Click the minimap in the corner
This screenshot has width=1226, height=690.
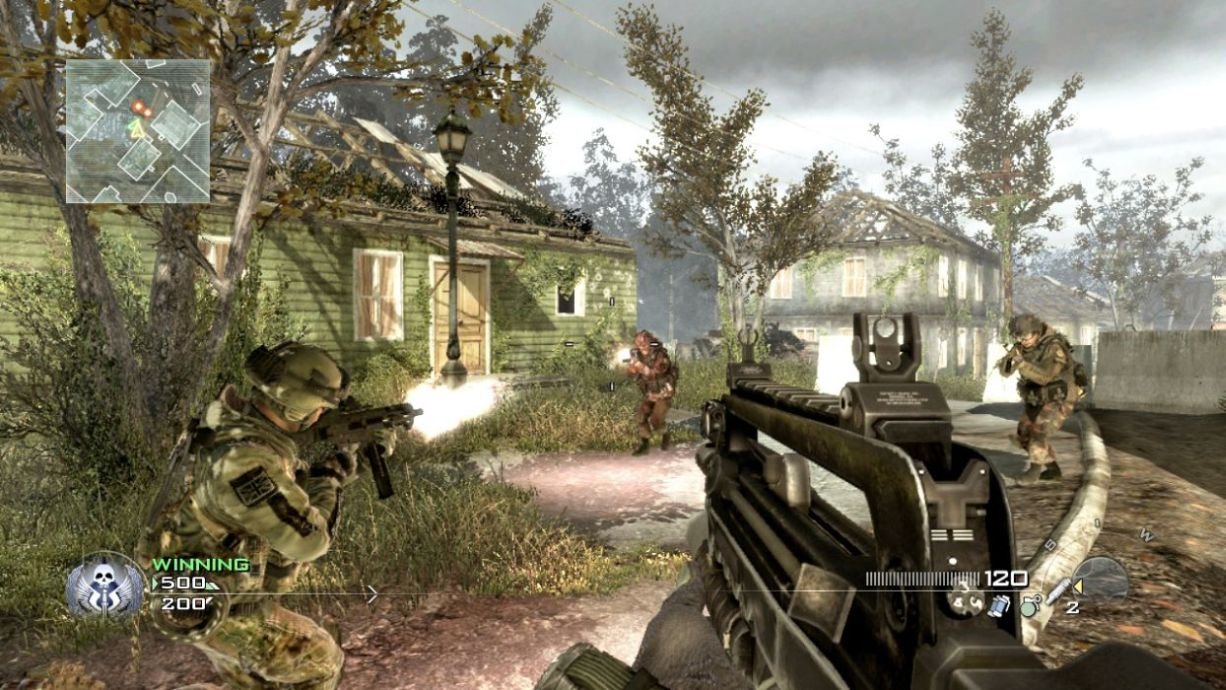(x=138, y=131)
